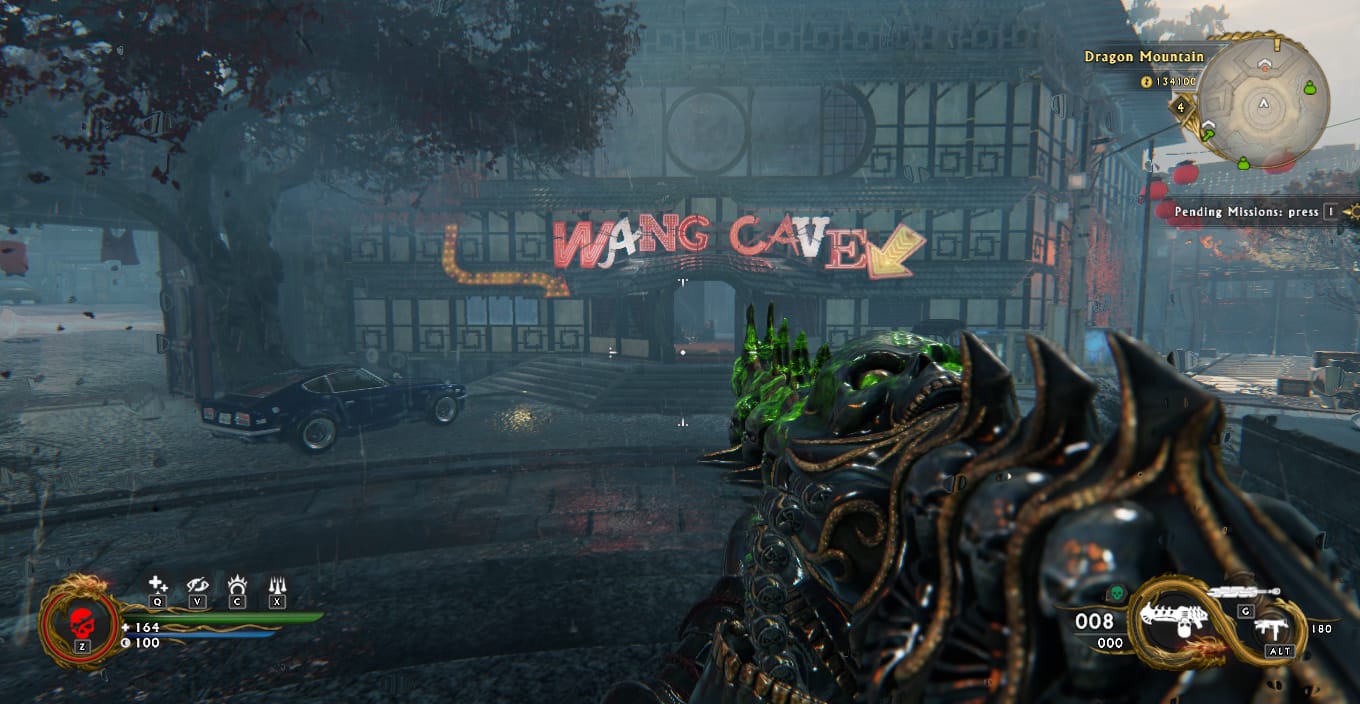The height and width of the screenshot is (704, 1360).
Task: Trigger the crossed-out eye vanish ability
Action: (197, 585)
